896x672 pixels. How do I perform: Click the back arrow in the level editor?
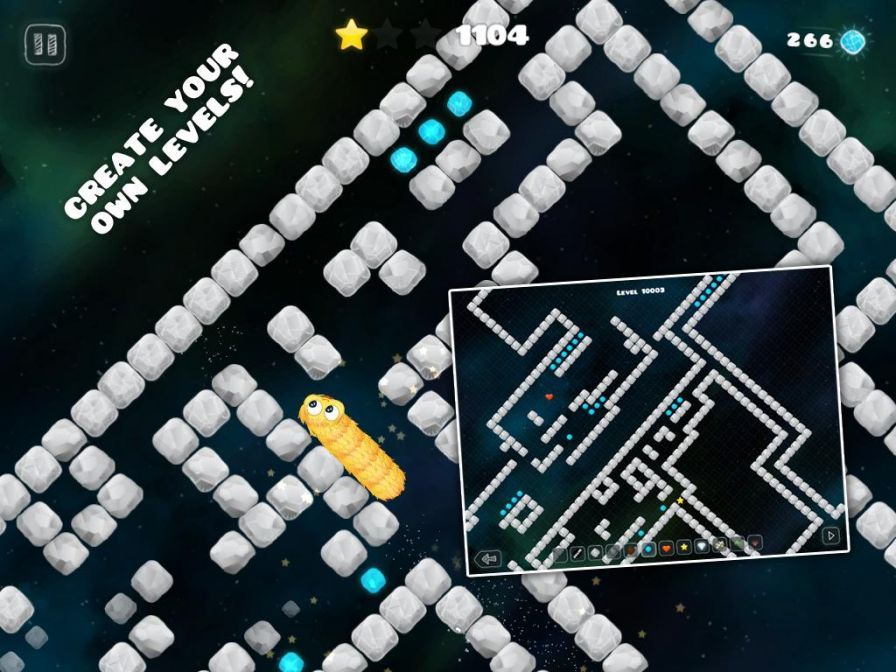(489, 558)
